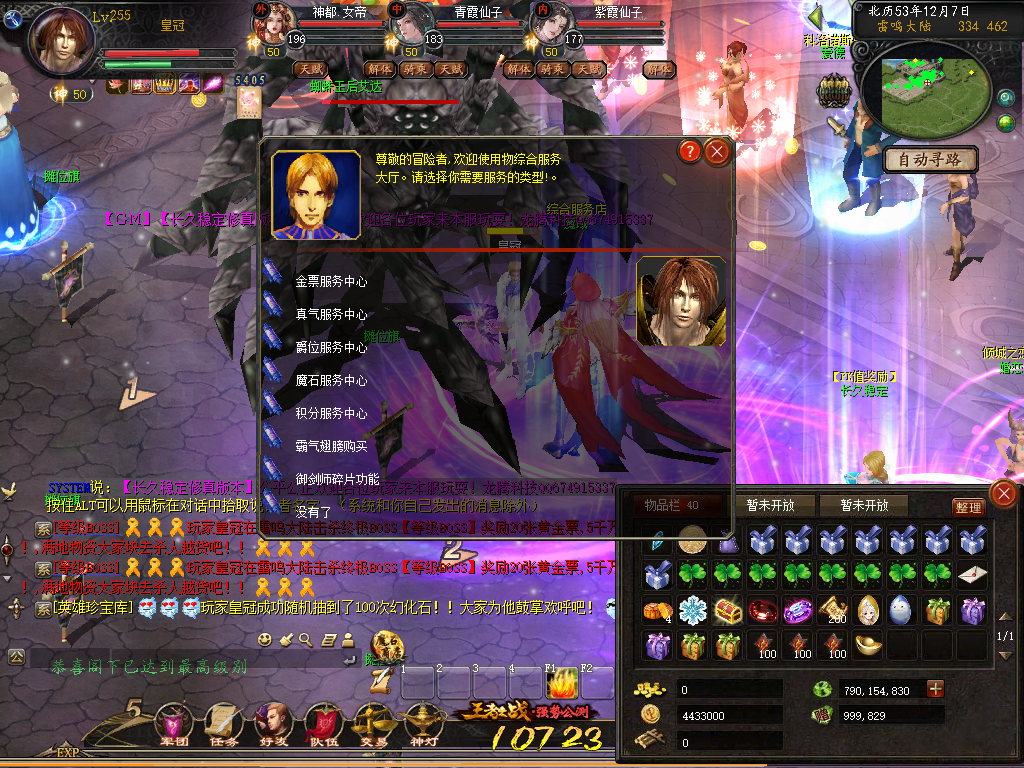Choose 金票服务中心 dialogue option

point(330,282)
